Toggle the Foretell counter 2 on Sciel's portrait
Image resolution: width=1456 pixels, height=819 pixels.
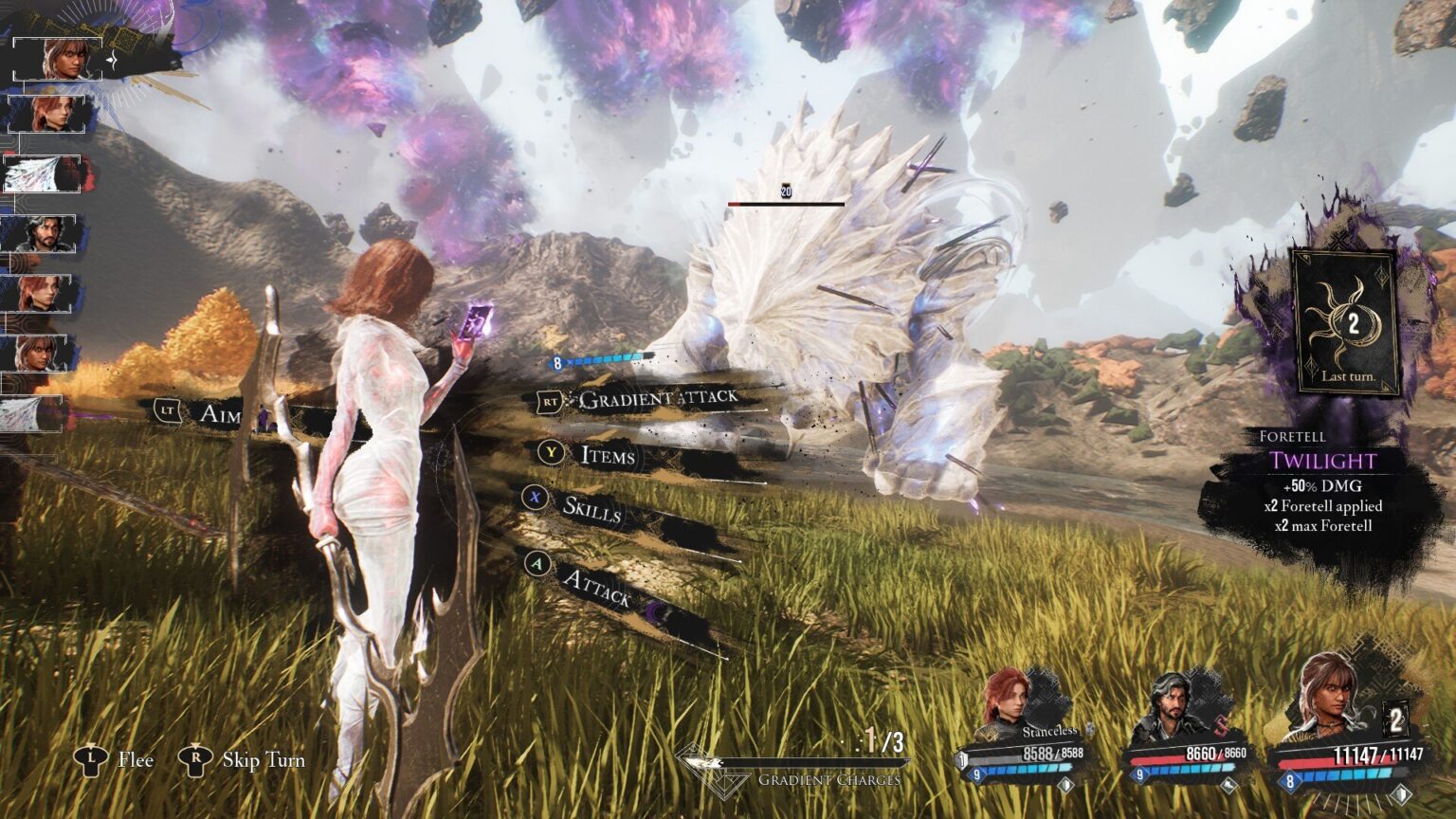tap(1396, 719)
